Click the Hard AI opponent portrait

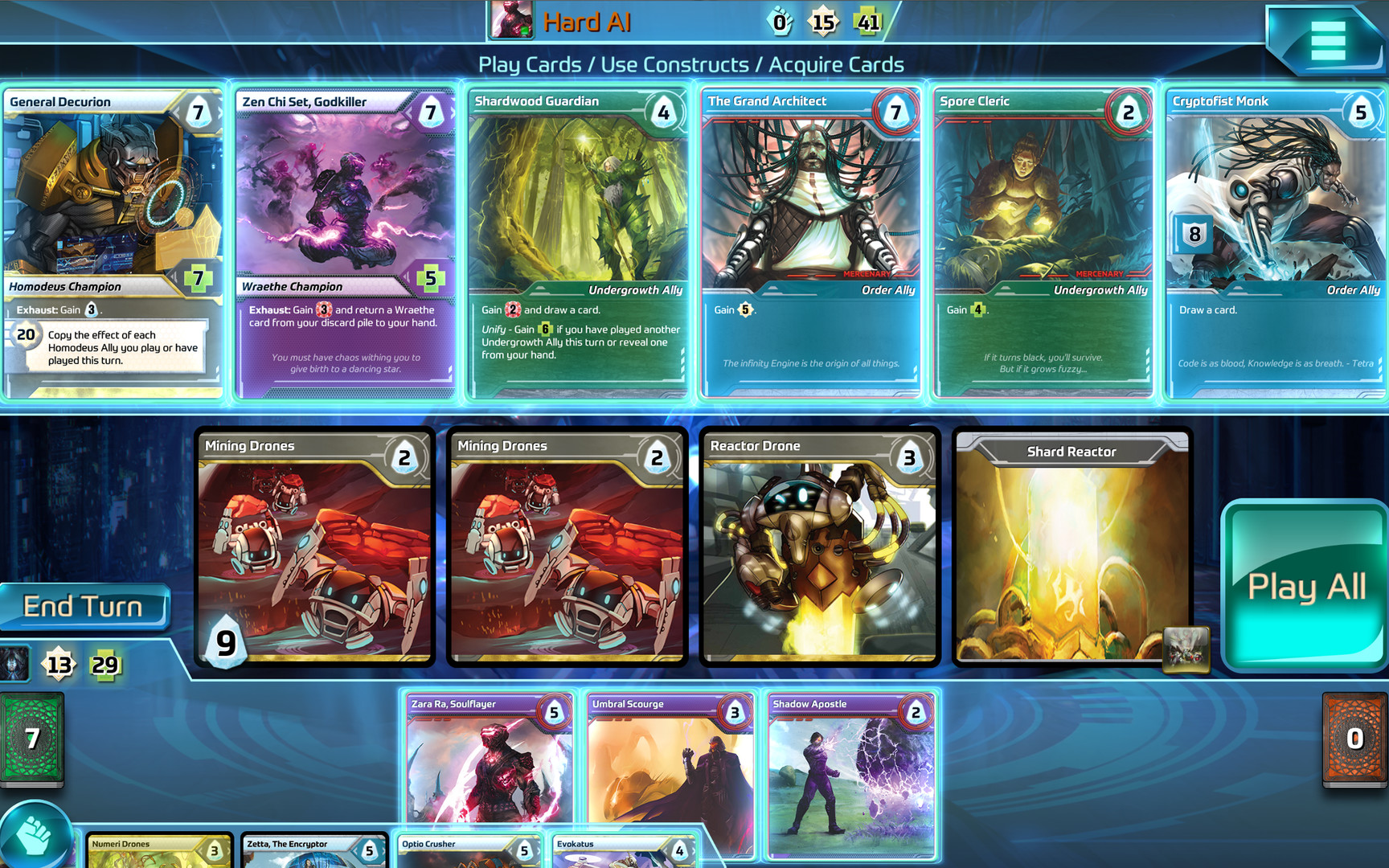point(513,19)
